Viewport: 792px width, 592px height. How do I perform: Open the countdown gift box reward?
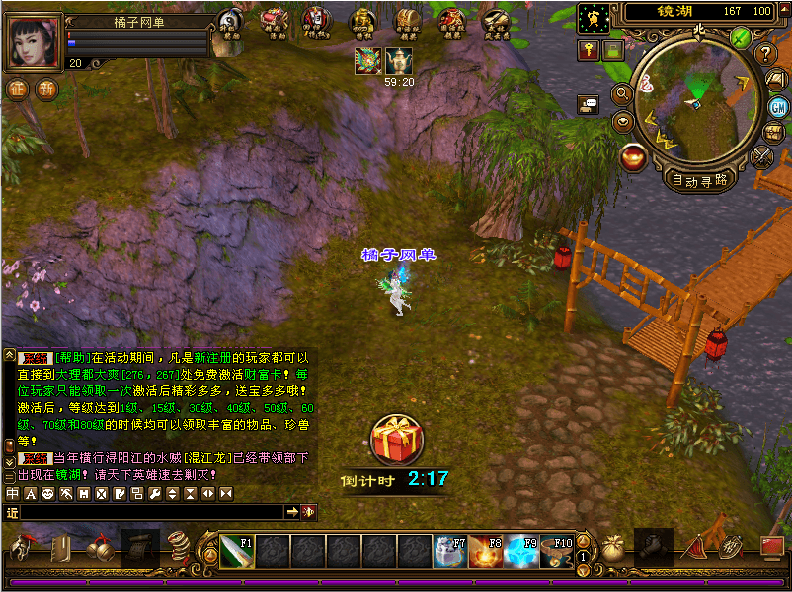tap(397, 439)
